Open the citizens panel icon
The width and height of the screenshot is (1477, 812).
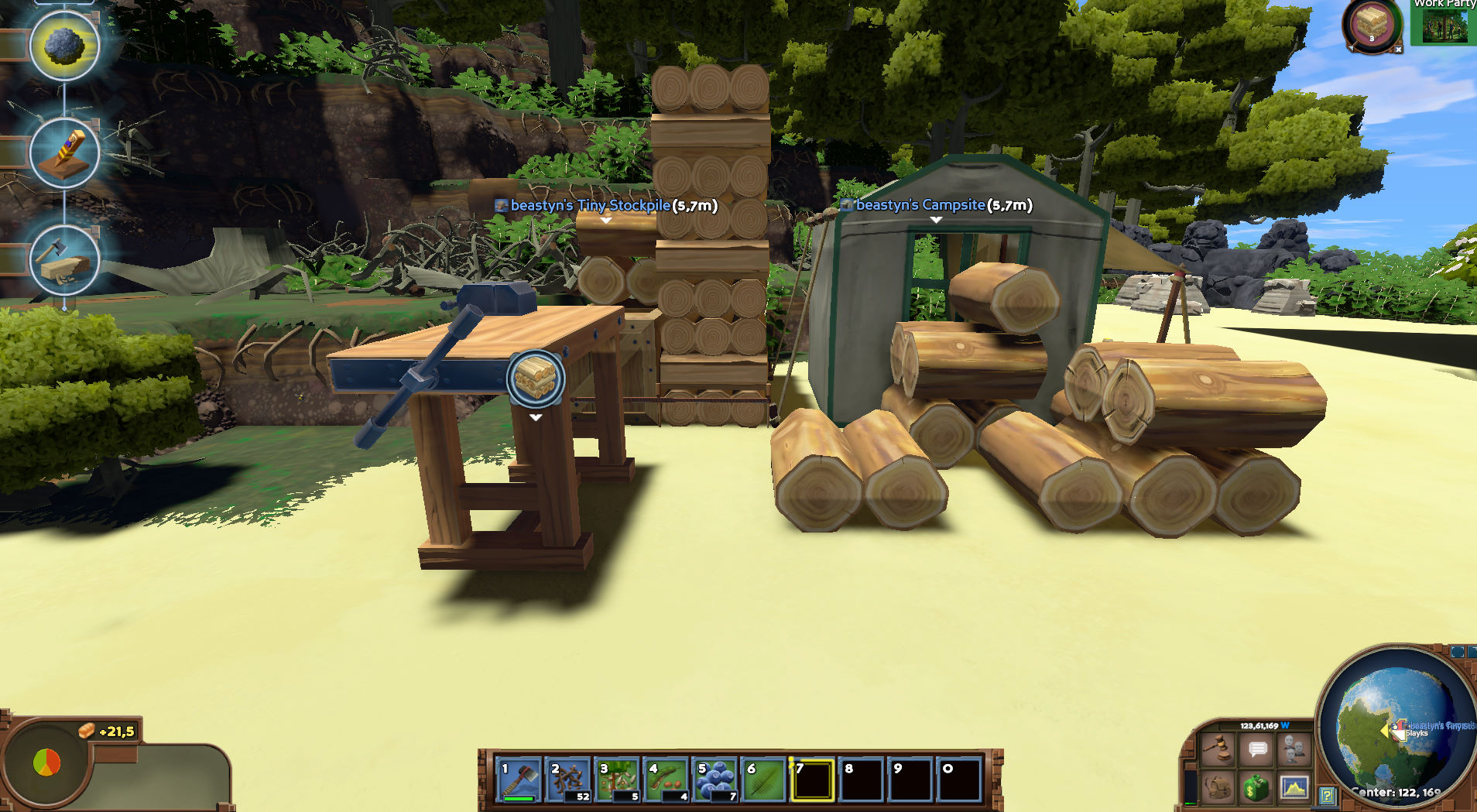(x=1295, y=749)
